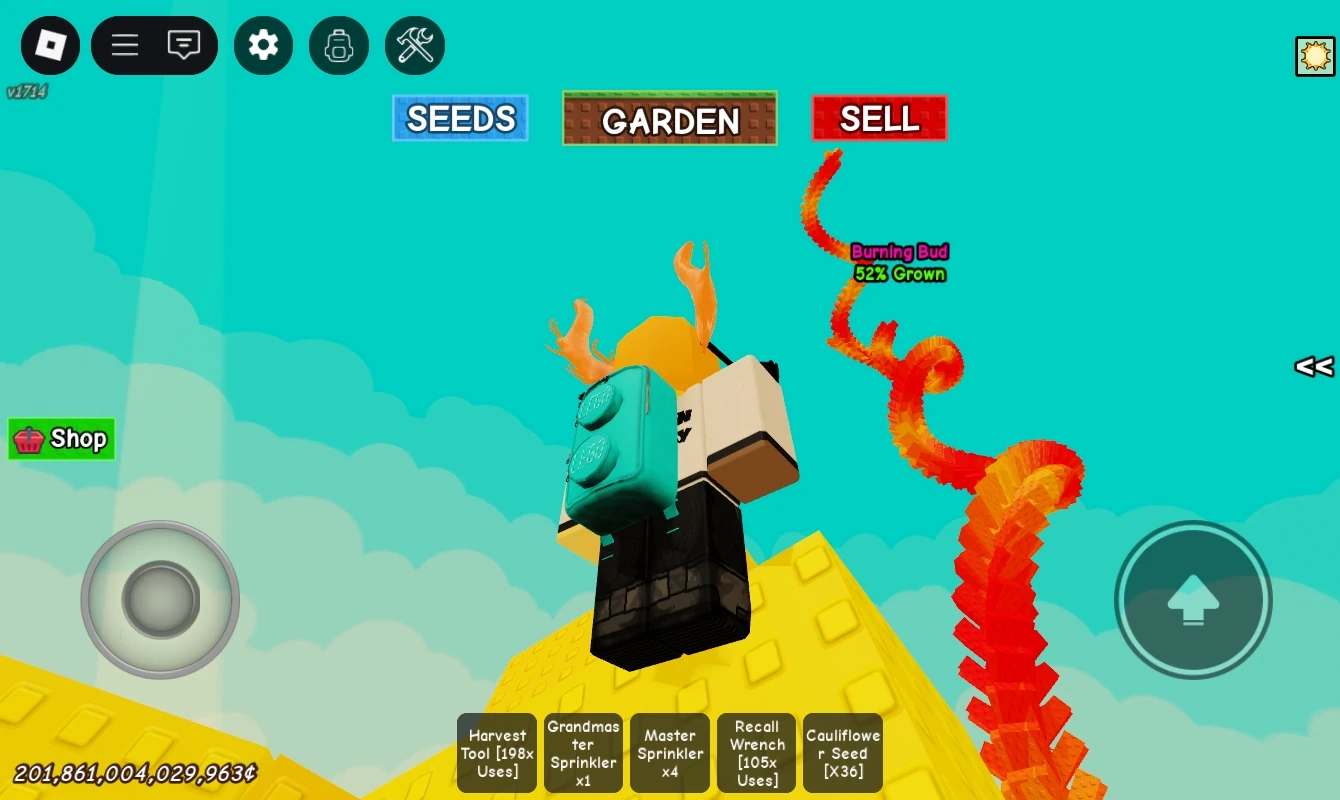1340x800 pixels.
Task: Open the GARDEN tab
Action: point(669,121)
